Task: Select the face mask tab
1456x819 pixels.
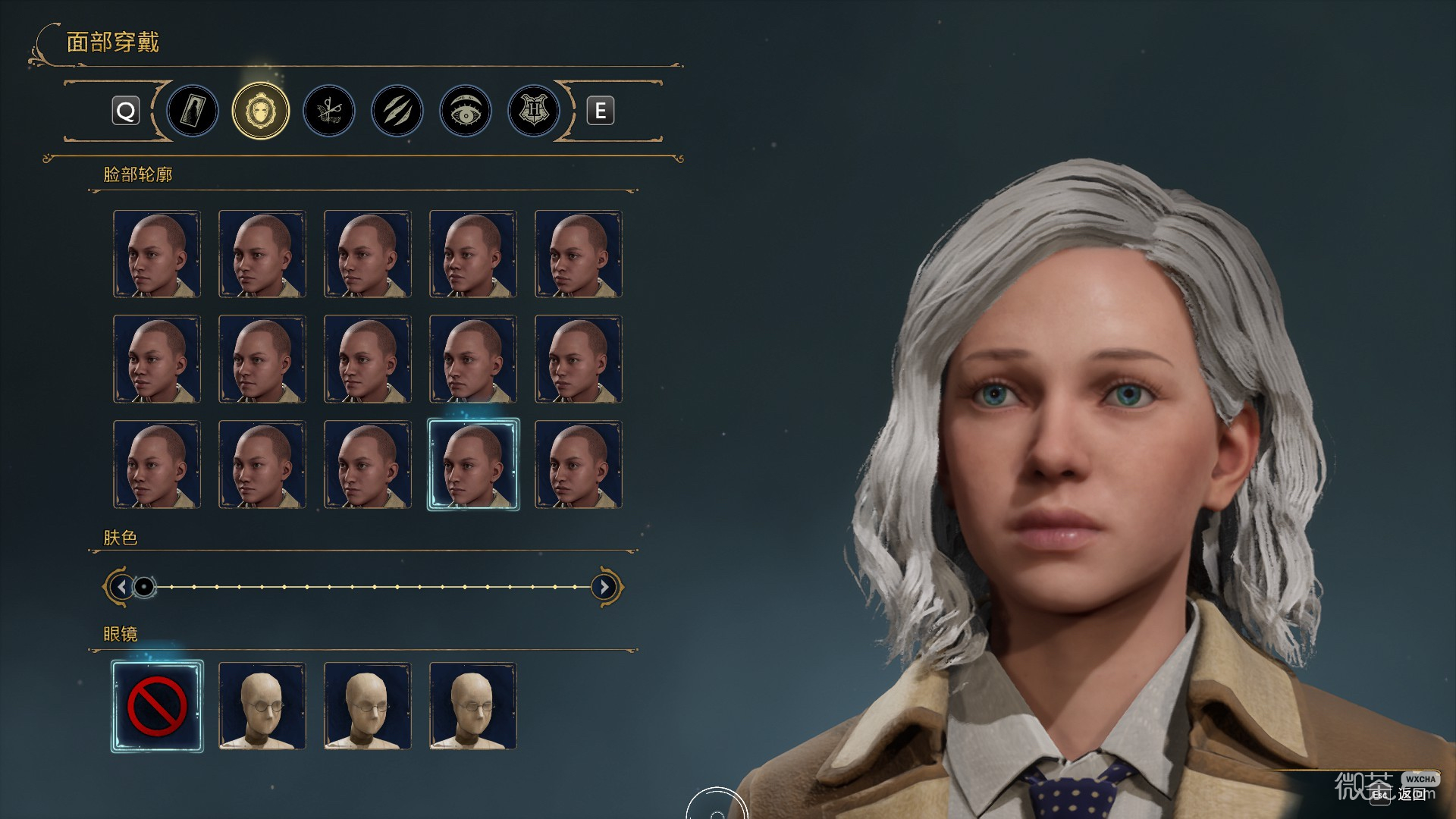Action: pos(261,111)
